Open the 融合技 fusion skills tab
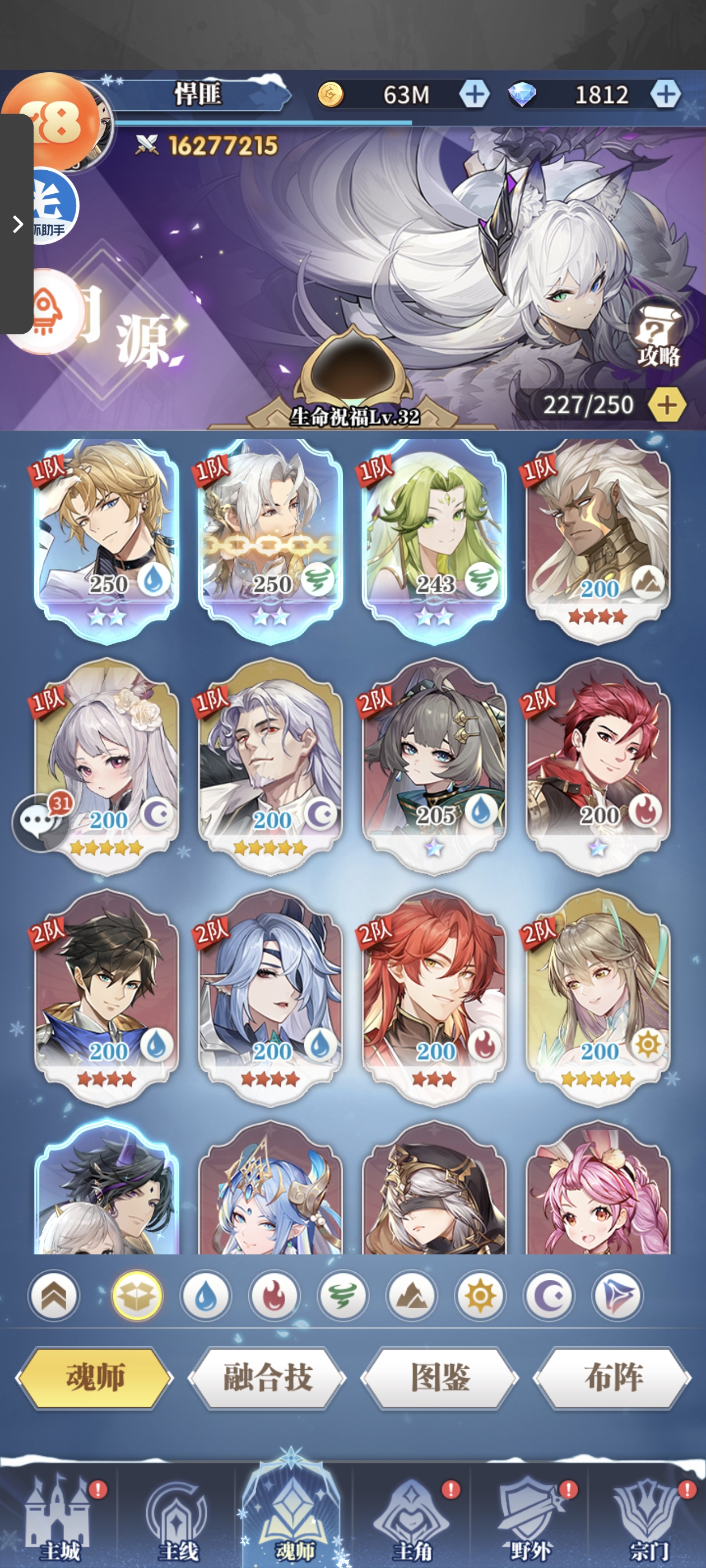 click(x=267, y=1378)
